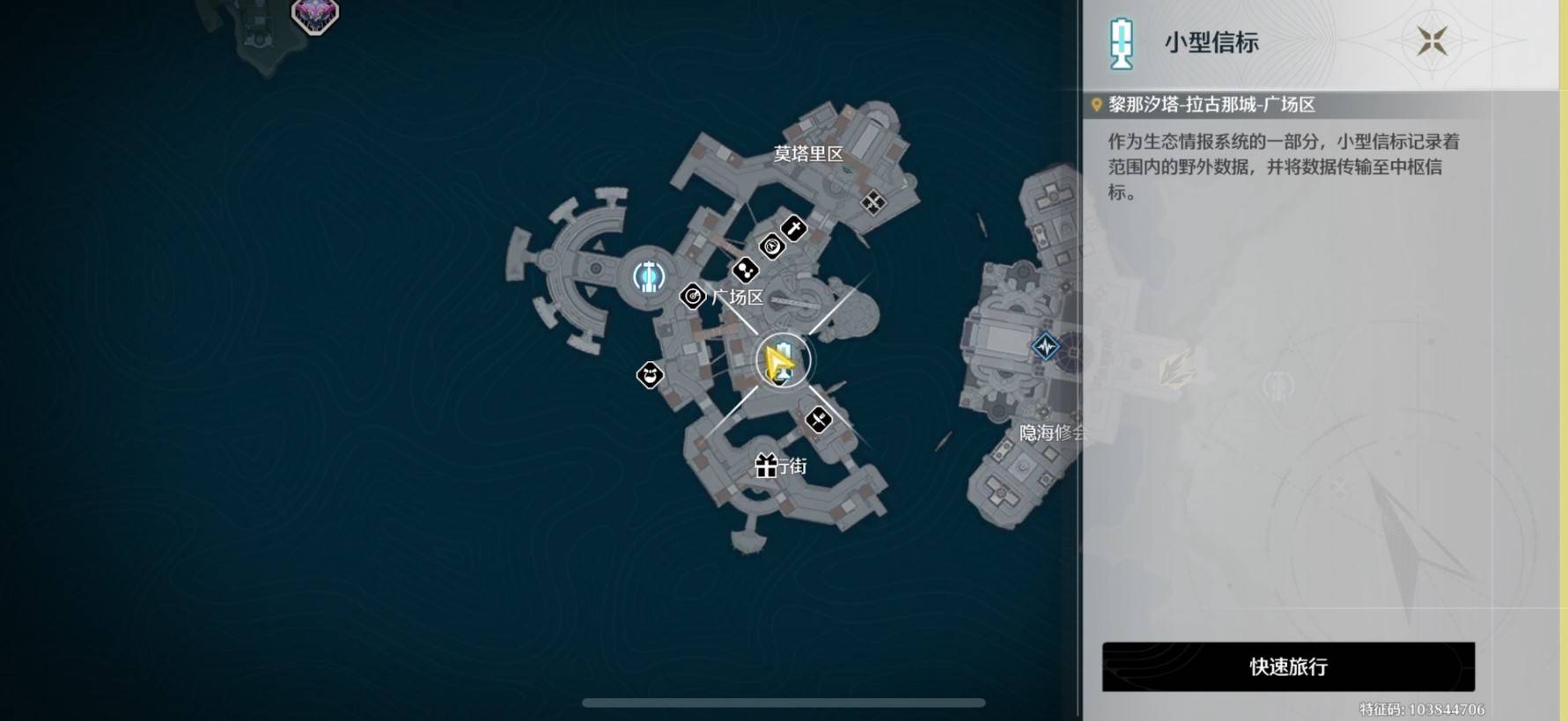1568x721 pixels.
Task: Click the four-square marker in 莫塔里区
Action: [x=872, y=203]
